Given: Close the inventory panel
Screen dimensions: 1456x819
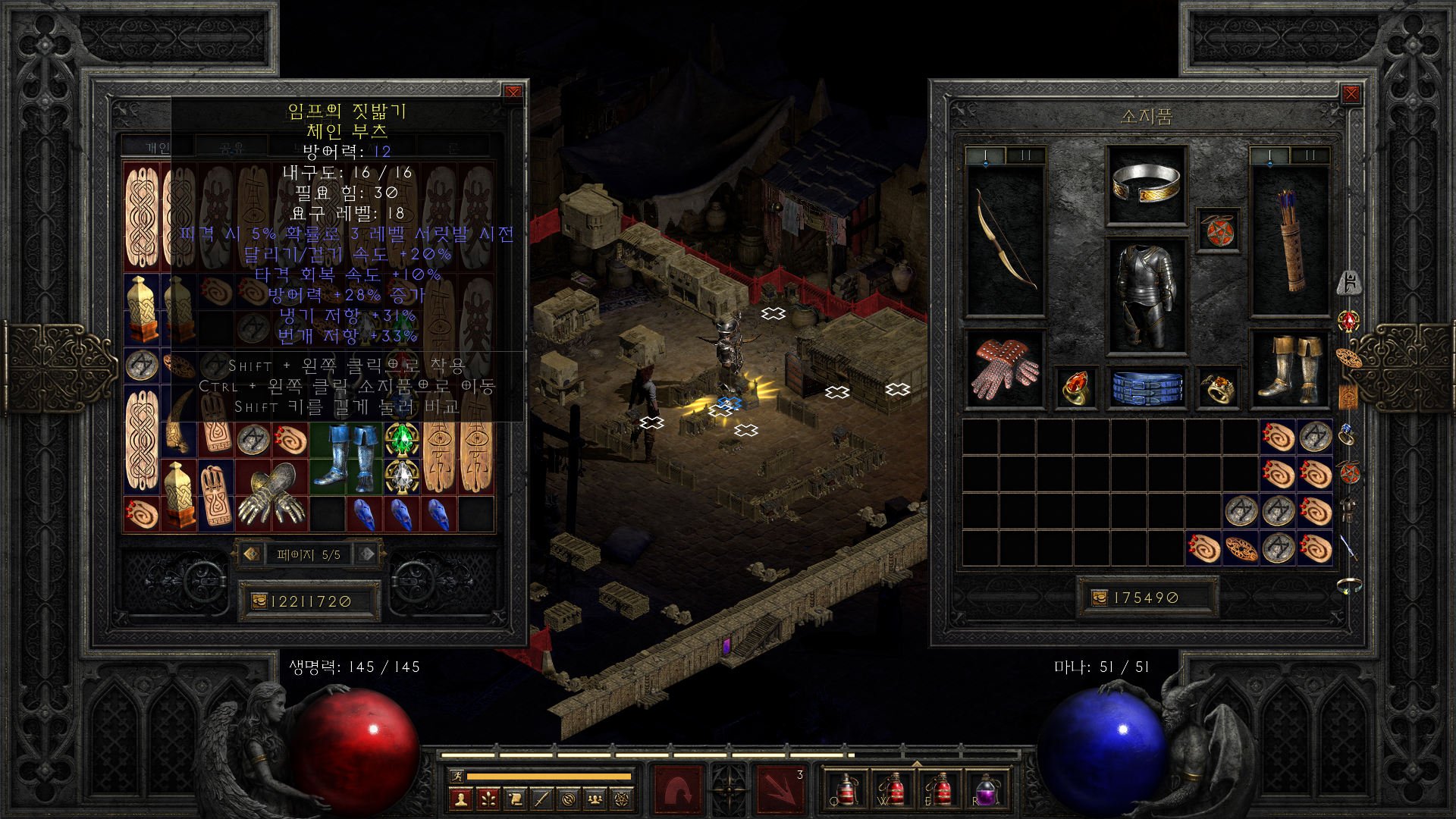Looking at the screenshot, I should coord(1351,93).
